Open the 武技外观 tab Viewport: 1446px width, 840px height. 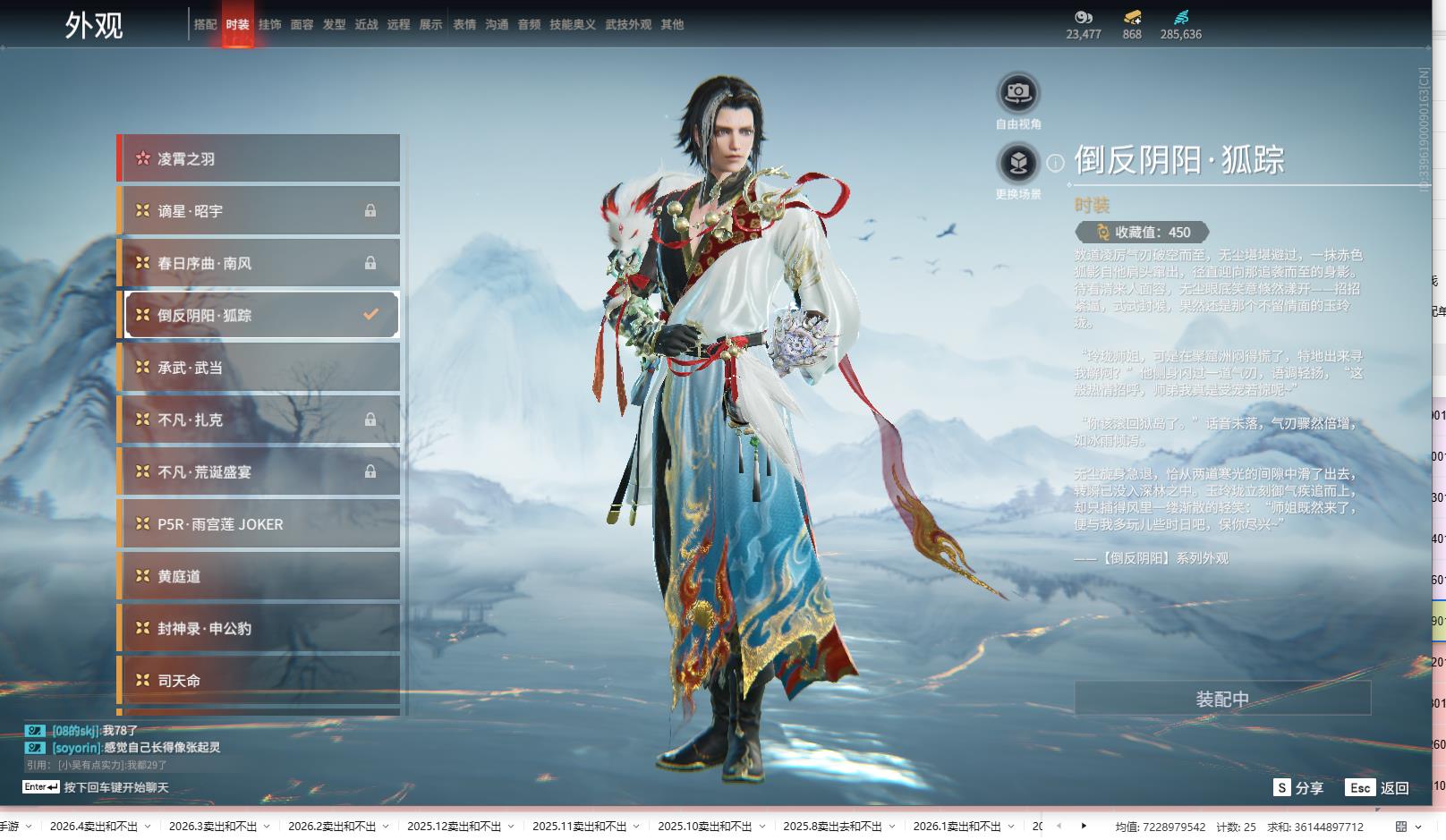pyautogui.click(x=628, y=25)
